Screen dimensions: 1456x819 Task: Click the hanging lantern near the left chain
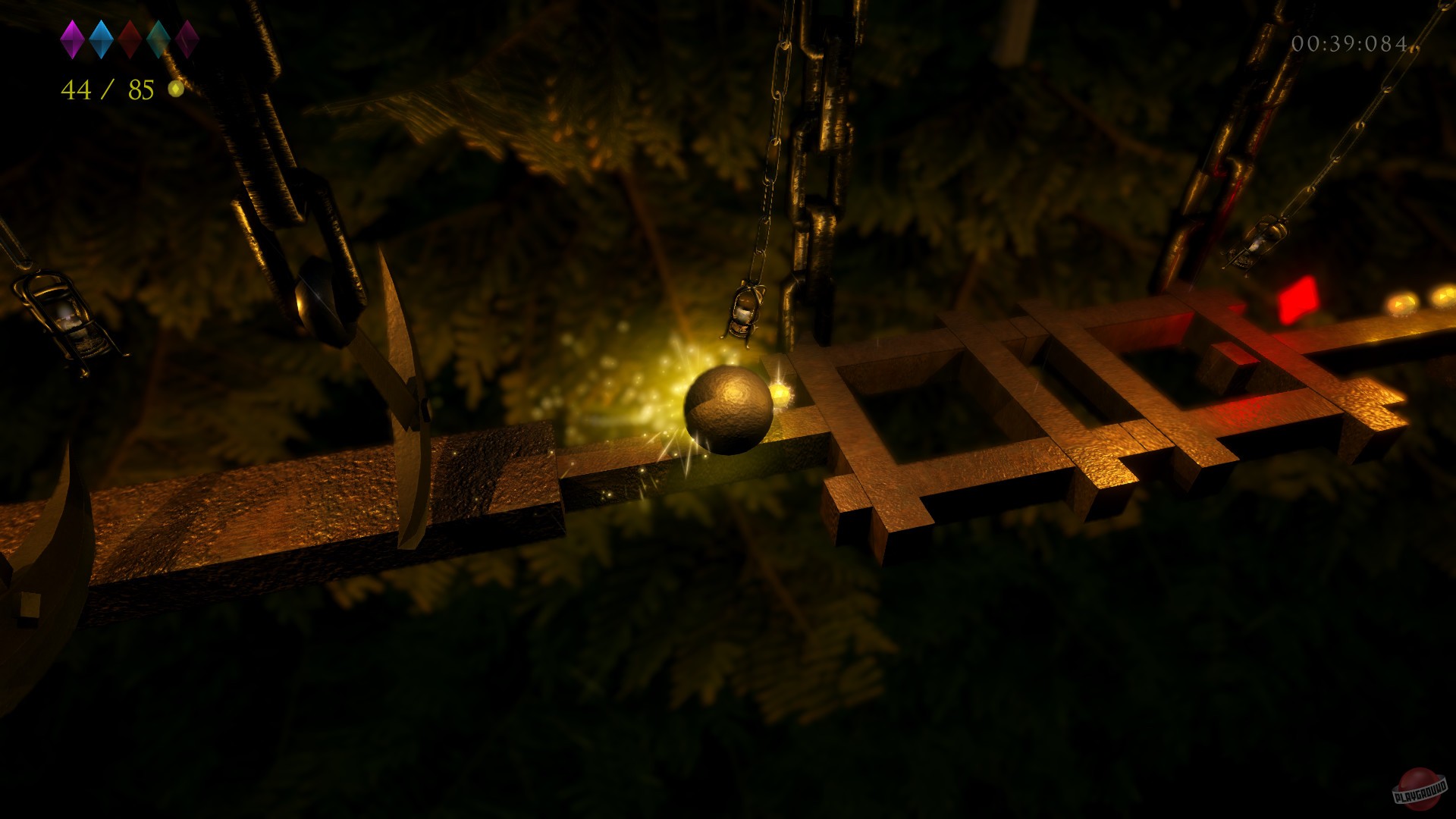coord(68,318)
